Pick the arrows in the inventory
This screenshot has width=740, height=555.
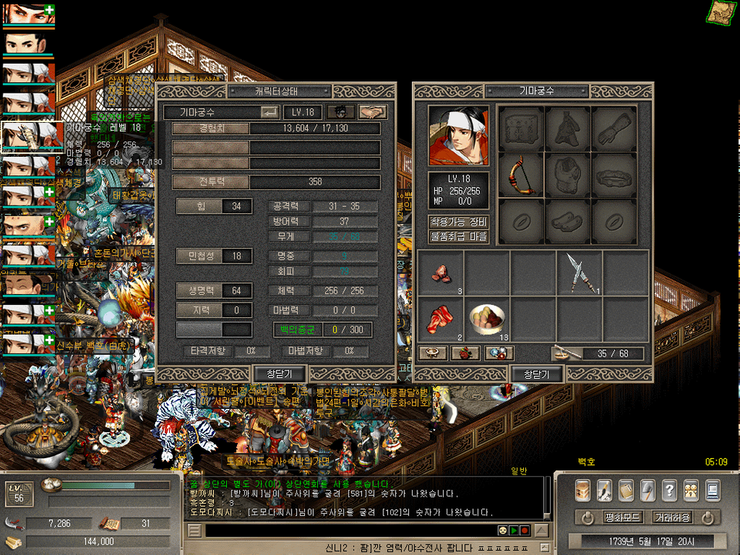(580, 270)
